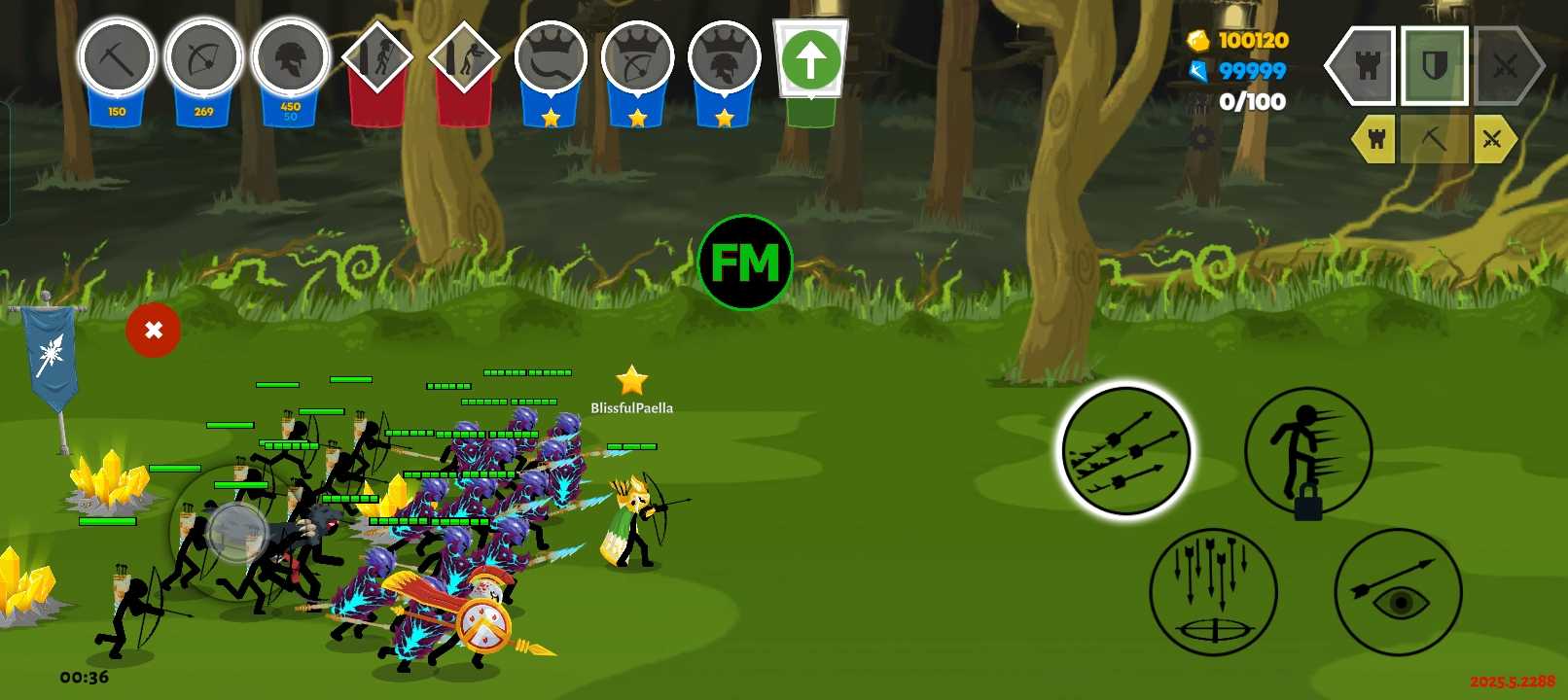Select the zombie statue diamond icon
Viewport: 1568px width, 700px height.
point(464,58)
